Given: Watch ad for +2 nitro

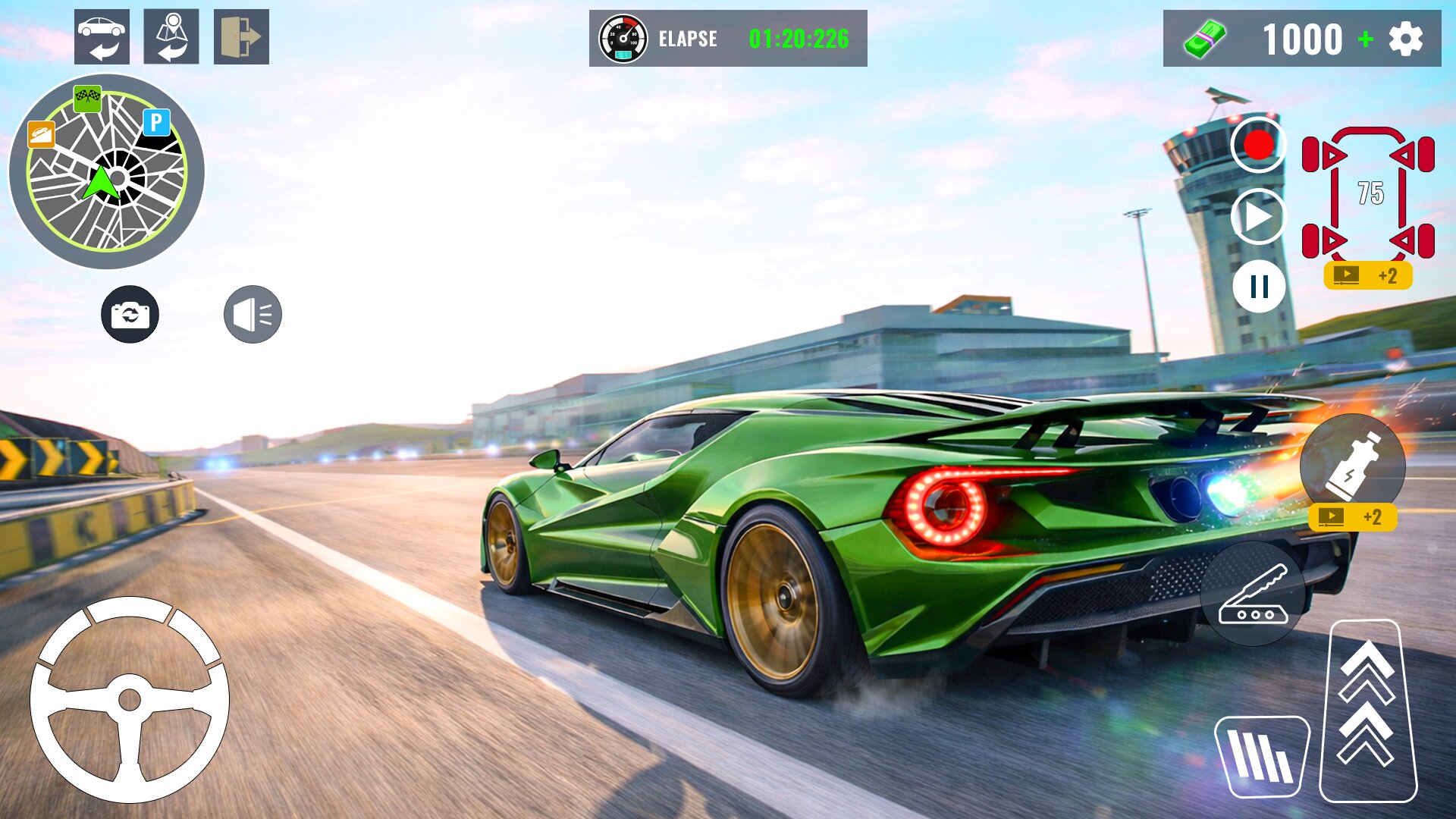Looking at the screenshot, I should [1352, 517].
